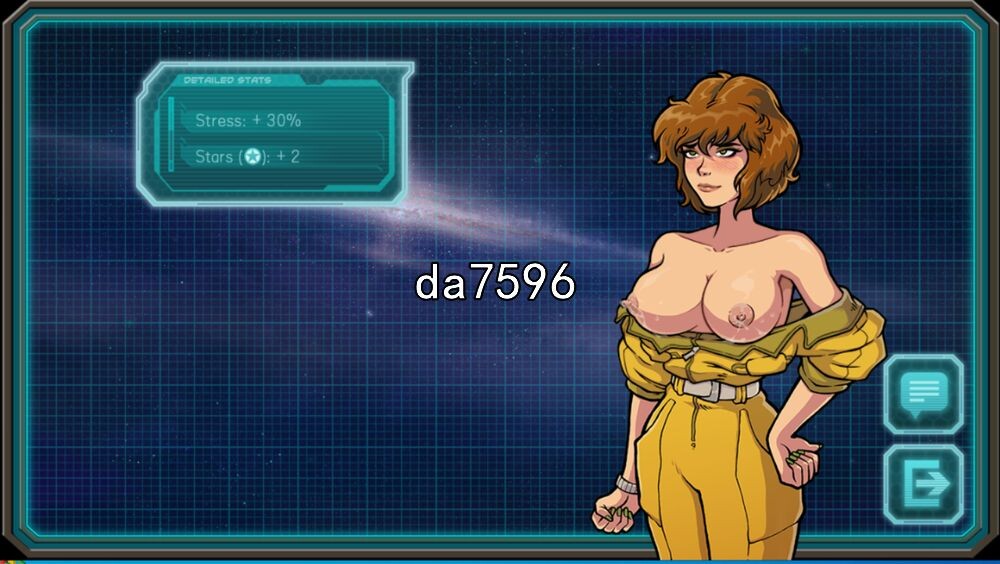Open the speech bubble dialogue button
This screenshot has height=564, width=1000.
coord(924,393)
